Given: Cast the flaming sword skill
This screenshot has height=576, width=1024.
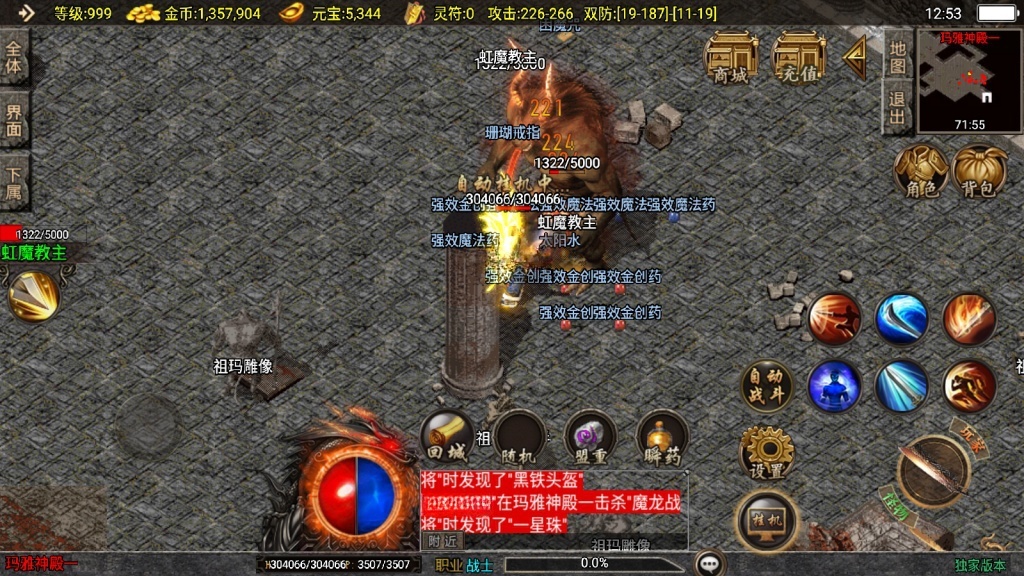Looking at the screenshot, I should [968, 318].
